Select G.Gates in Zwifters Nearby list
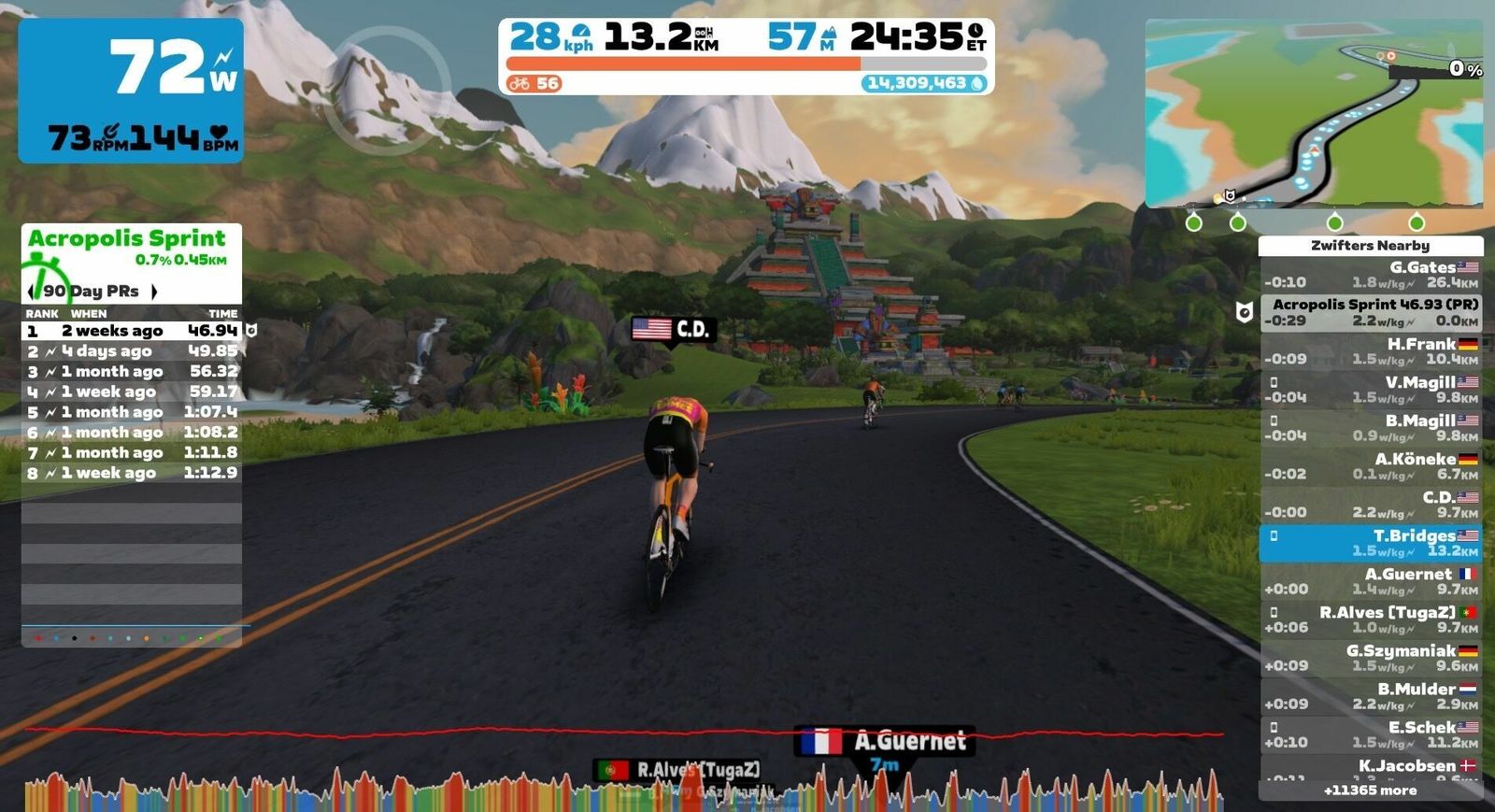The height and width of the screenshot is (812, 1495). coord(1370,274)
